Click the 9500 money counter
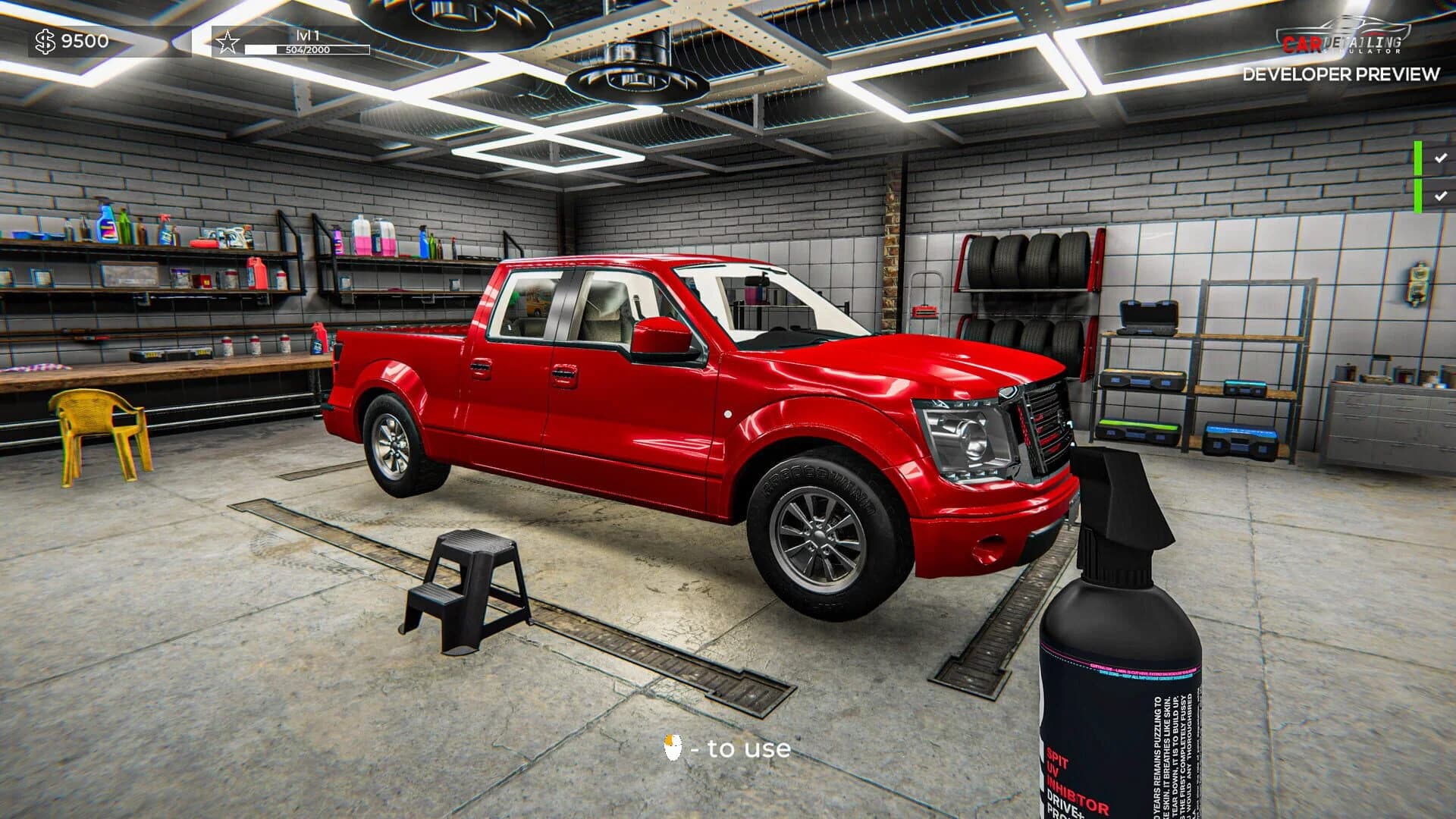This screenshot has height=819, width=1456. (83, 42)
